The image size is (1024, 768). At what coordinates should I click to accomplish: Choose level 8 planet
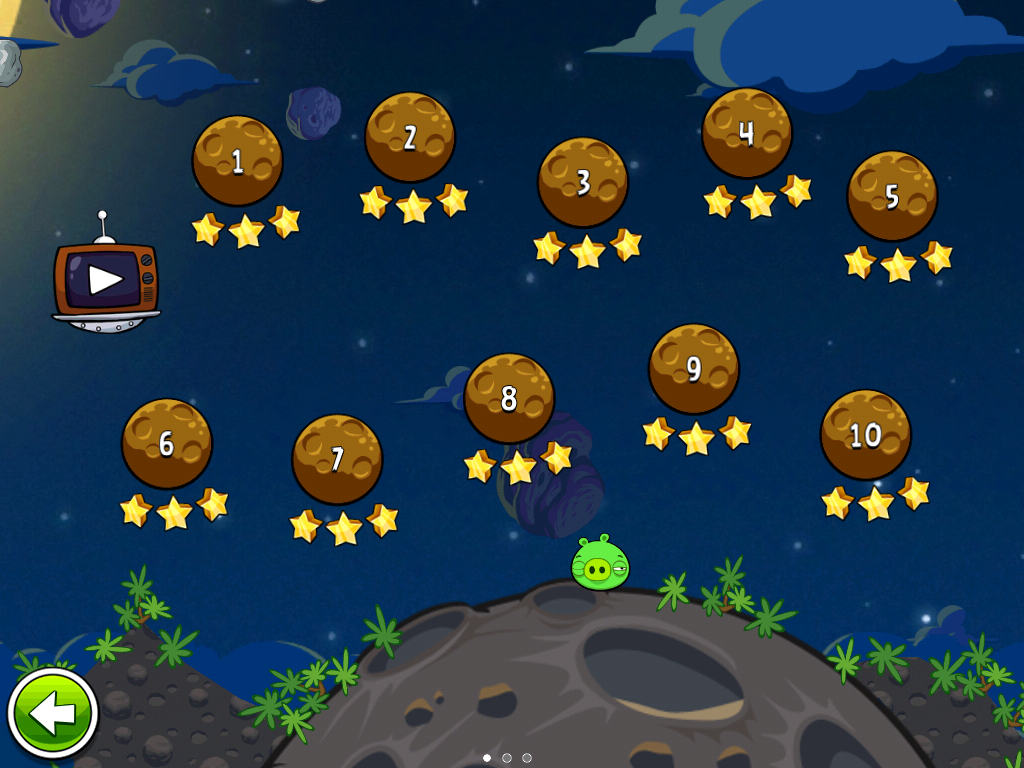(509, 398)
